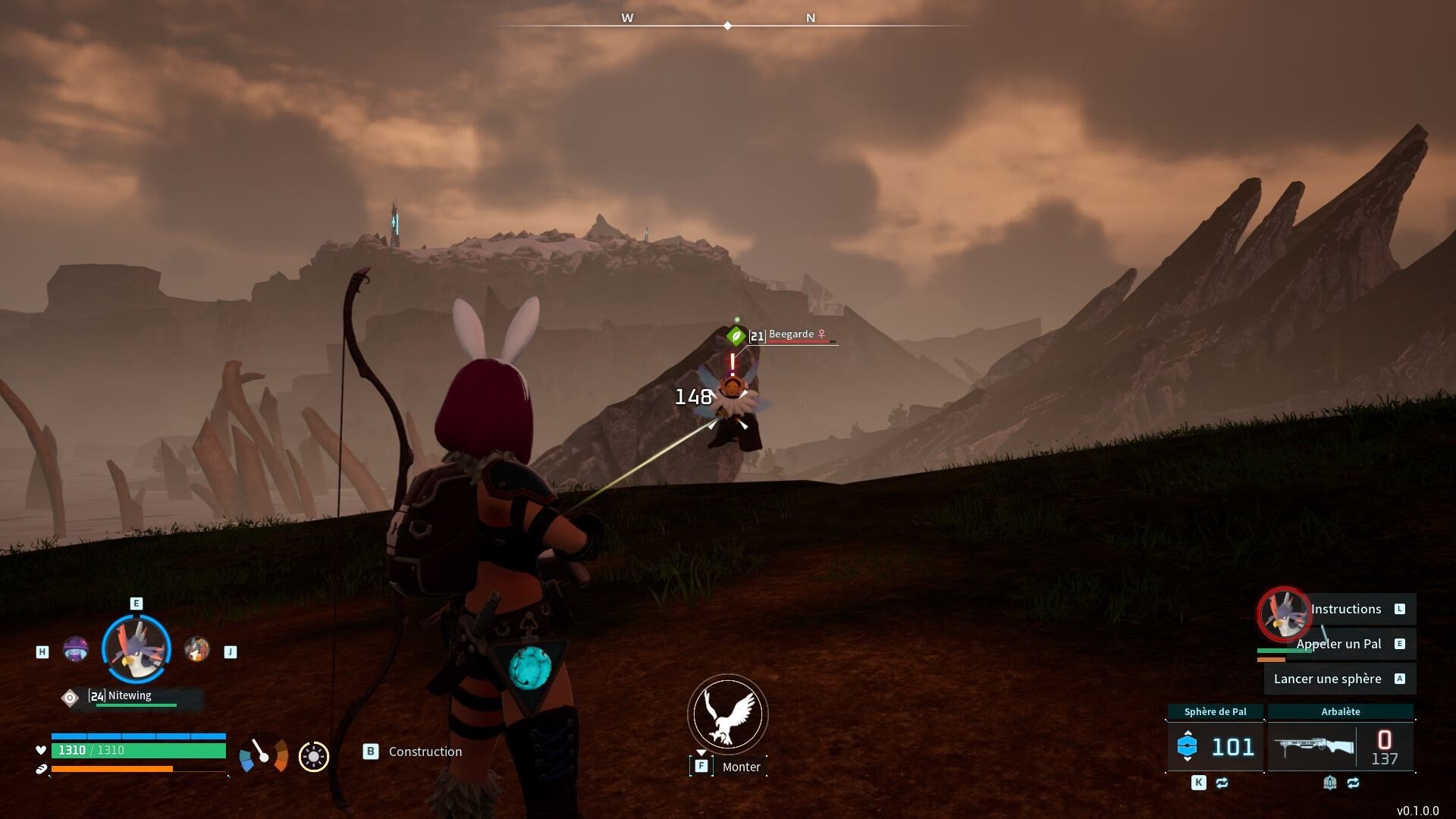
Task: Switch to the purple Pal on the left
Action: (x=75, y=650)
